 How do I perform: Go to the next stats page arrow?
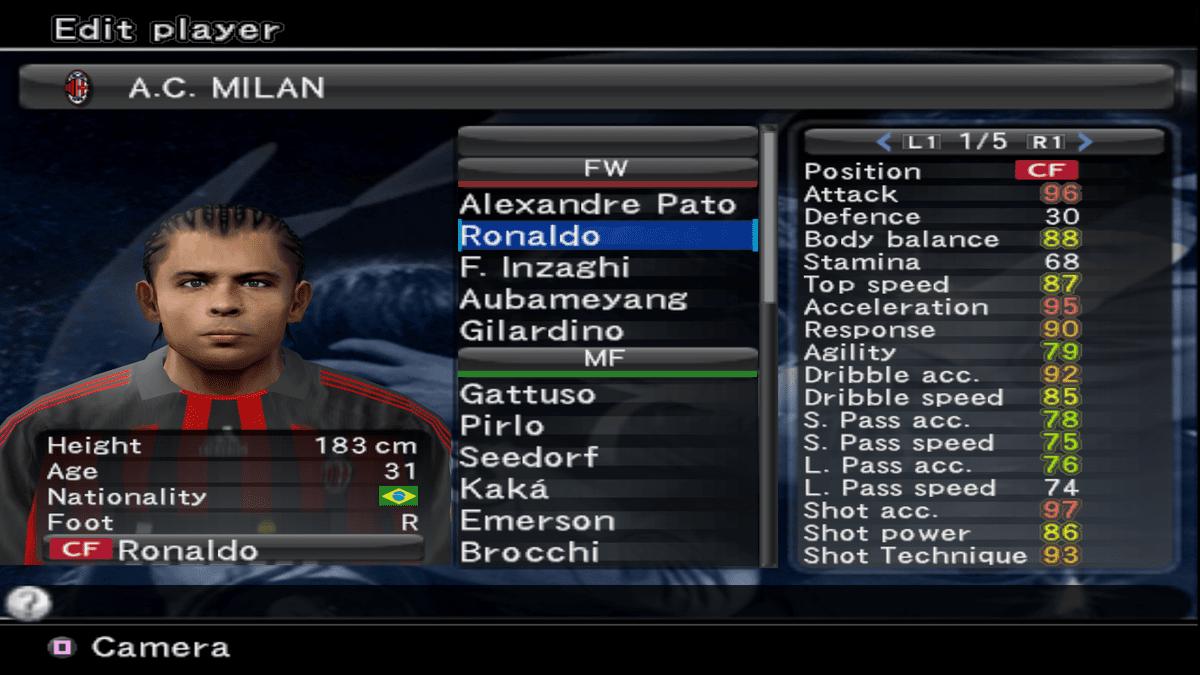click(1086, 142)
